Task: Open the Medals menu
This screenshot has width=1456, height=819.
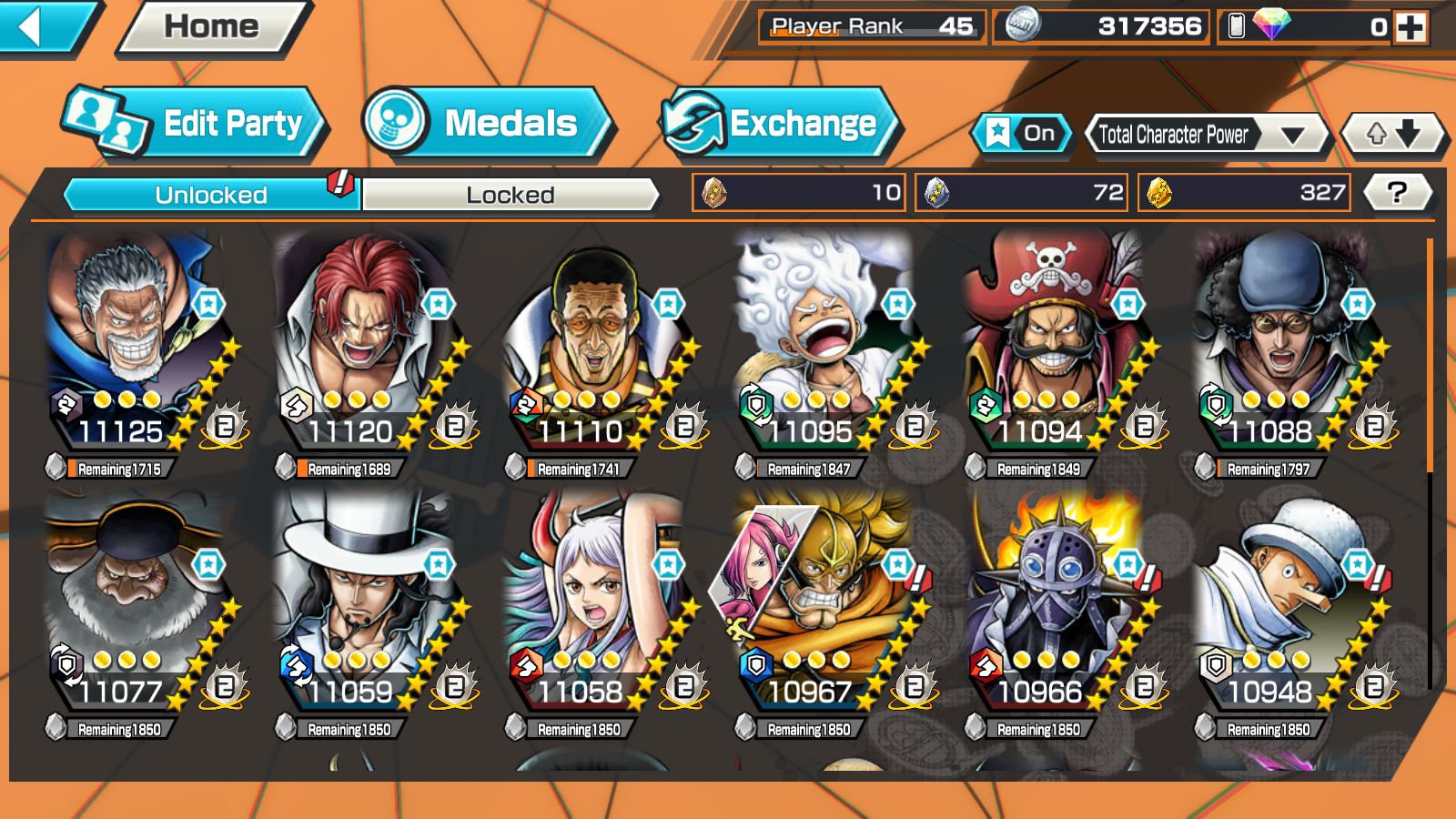Action: click(x=487, y=123)
